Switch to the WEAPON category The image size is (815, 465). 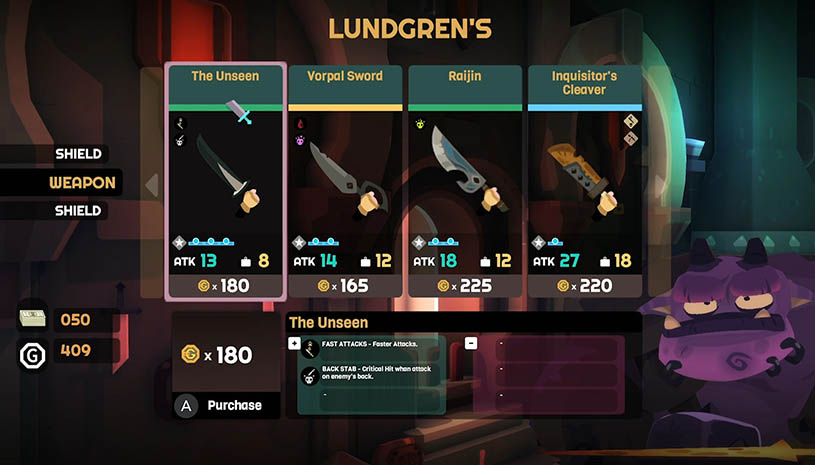(83, 183)
